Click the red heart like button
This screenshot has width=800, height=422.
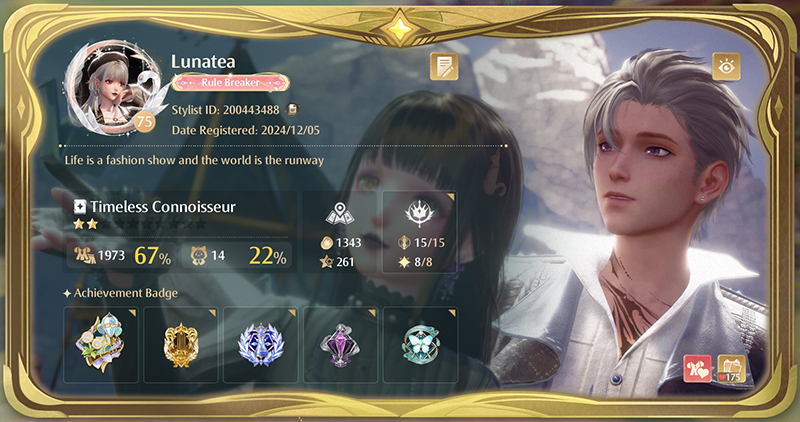pos(697,368)
